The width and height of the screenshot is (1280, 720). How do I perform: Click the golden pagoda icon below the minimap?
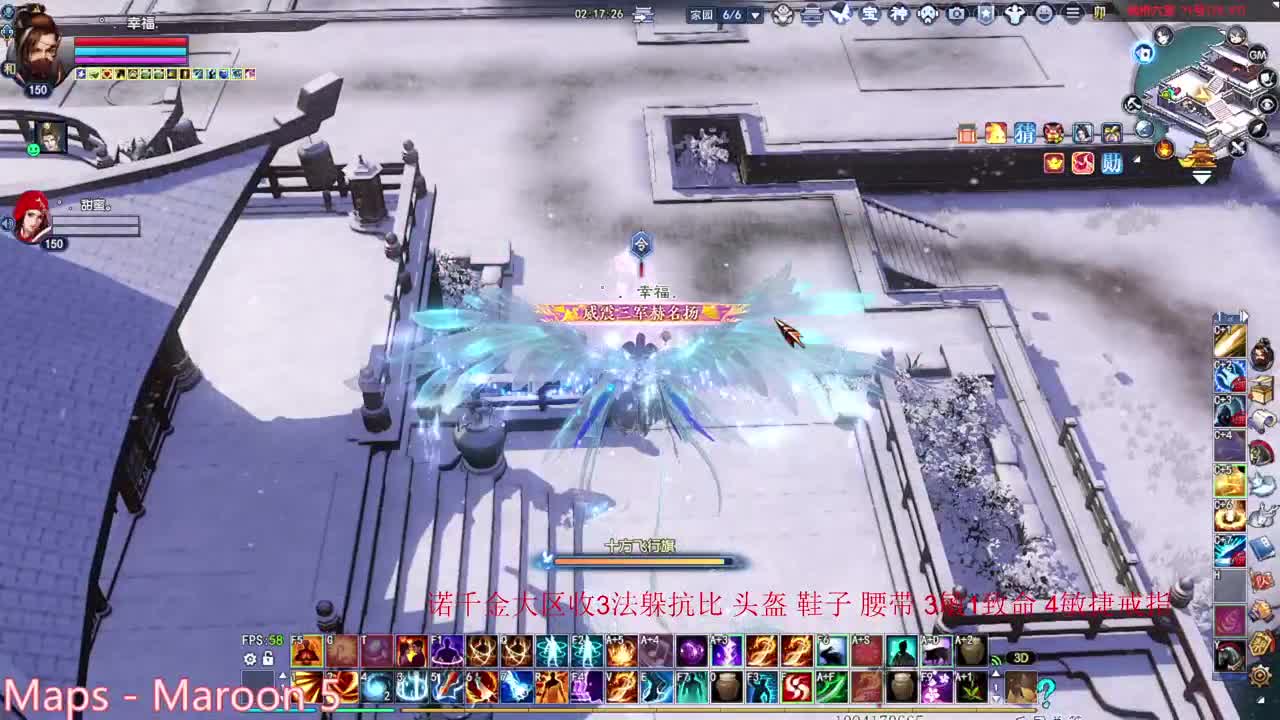tap(1201, 156)
